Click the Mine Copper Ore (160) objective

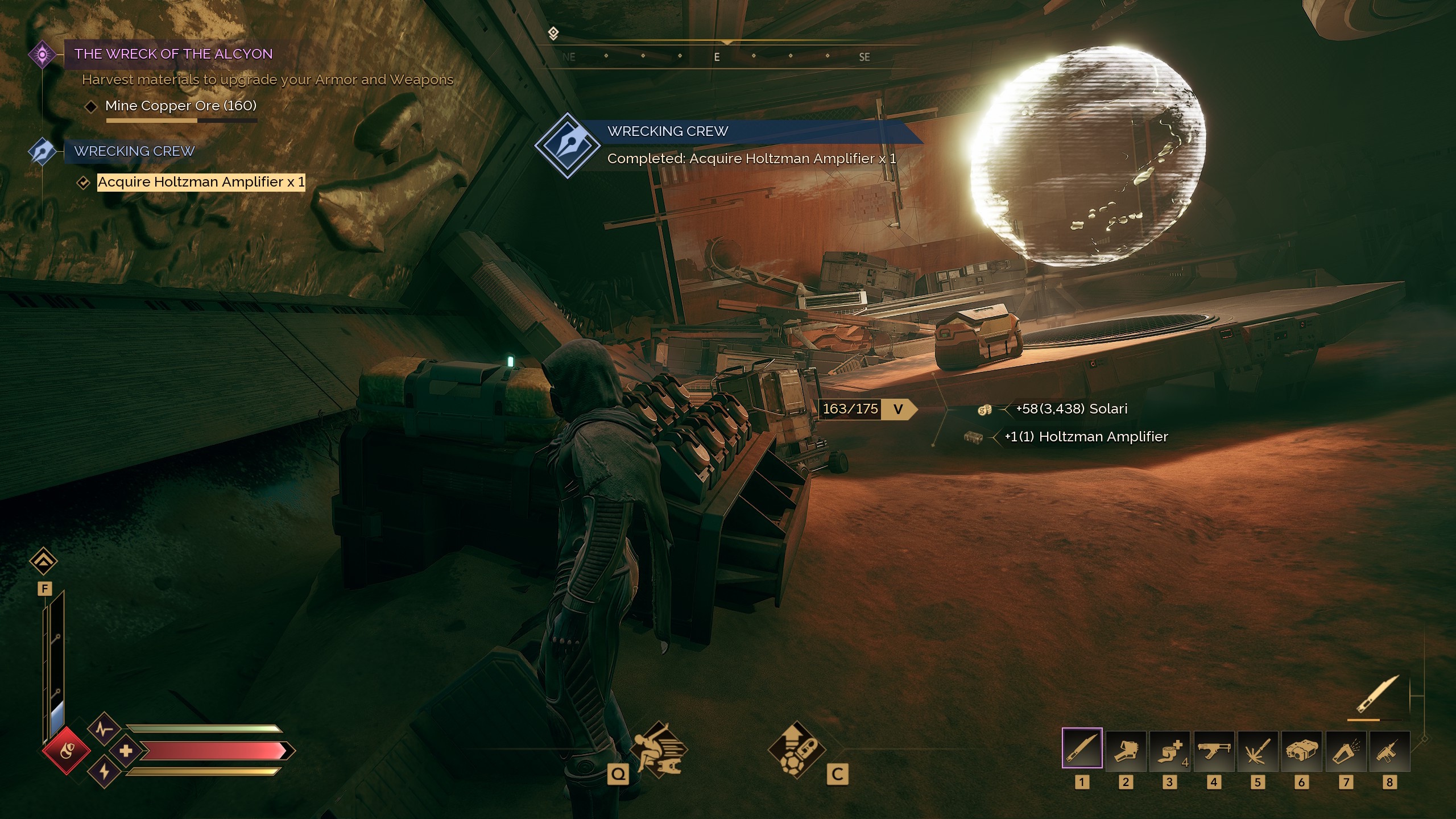(180, 105)
